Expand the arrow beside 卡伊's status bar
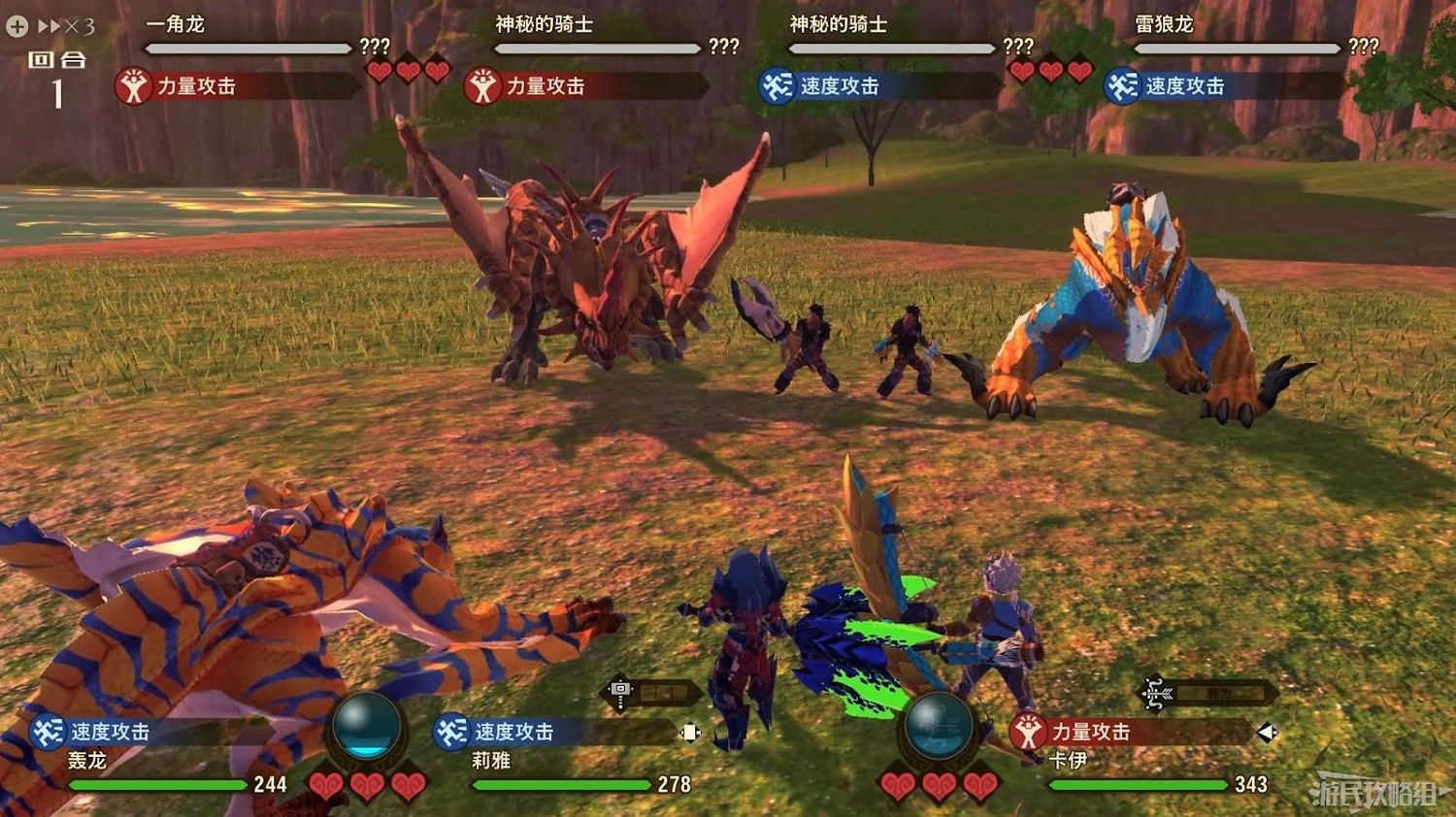The image size is (1456, 817). pyautogui.click(x=1270, y=734)
